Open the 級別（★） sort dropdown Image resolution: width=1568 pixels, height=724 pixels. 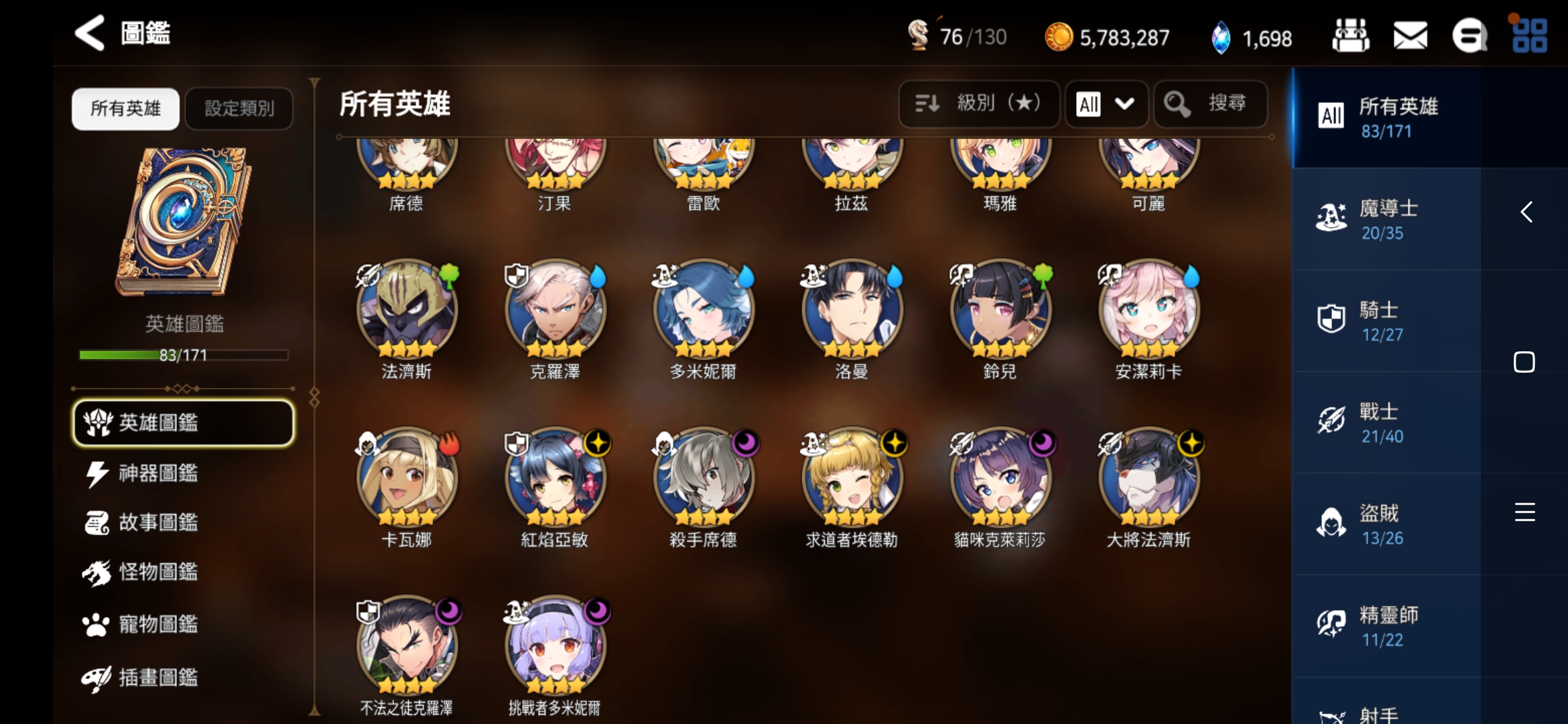(978, 104)
